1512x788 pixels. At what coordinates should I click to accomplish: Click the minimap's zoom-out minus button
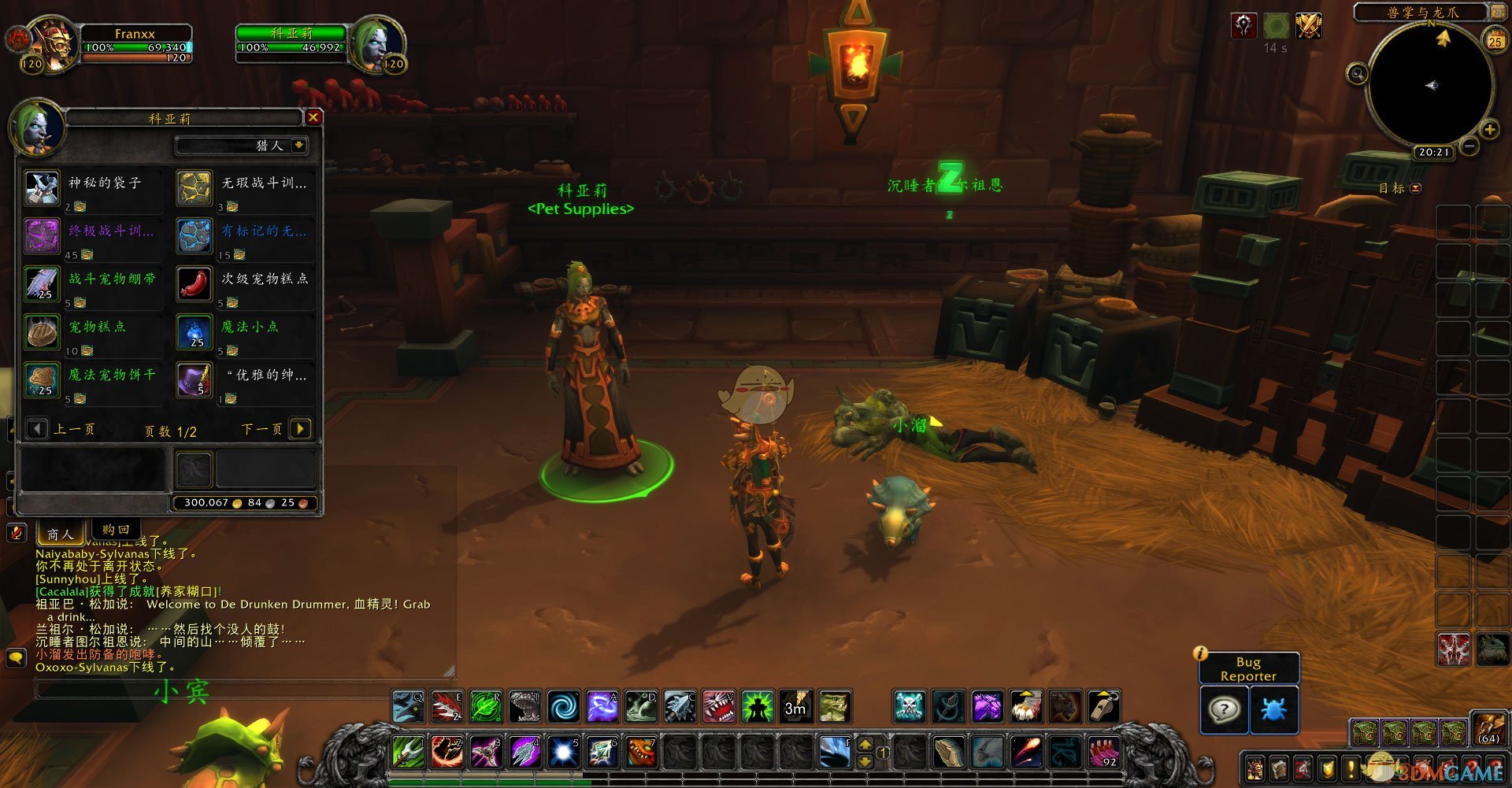point(1469,146)
